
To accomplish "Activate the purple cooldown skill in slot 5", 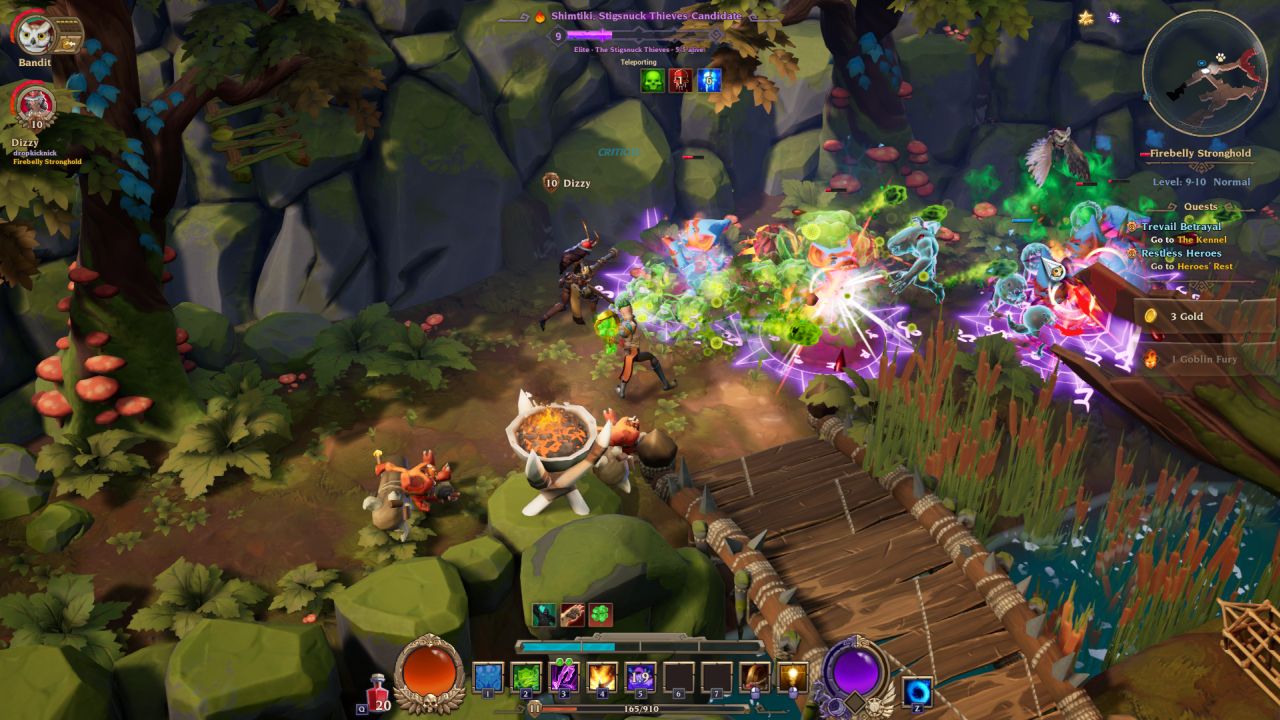I will click(640, 677).
